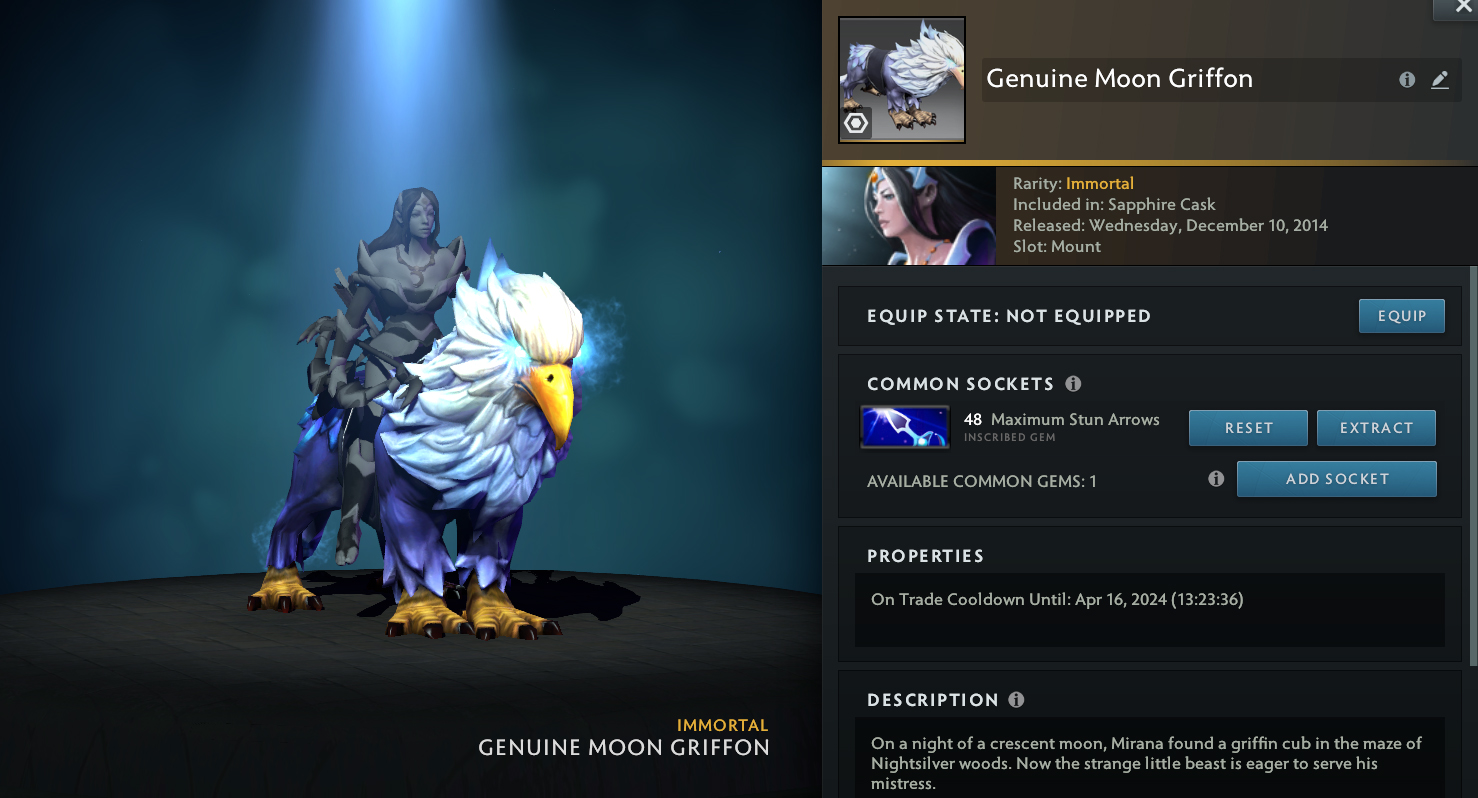The height and width of the screenshot is (798, 1478).
Task: Extract the inscribed gem from socket
Action: tap(1376, 428)
